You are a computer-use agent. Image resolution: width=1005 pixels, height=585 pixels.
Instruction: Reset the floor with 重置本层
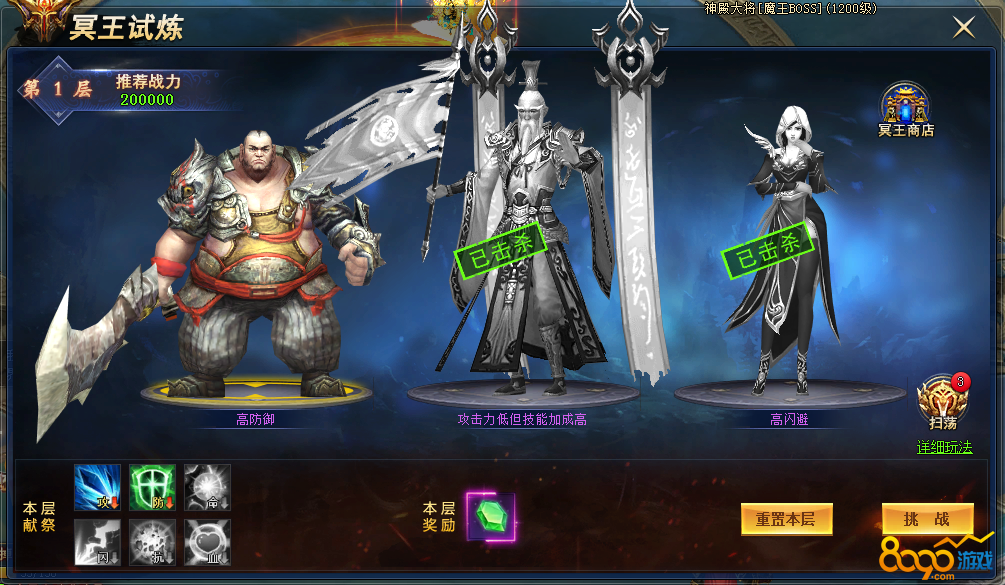click(x=786, y=519)
